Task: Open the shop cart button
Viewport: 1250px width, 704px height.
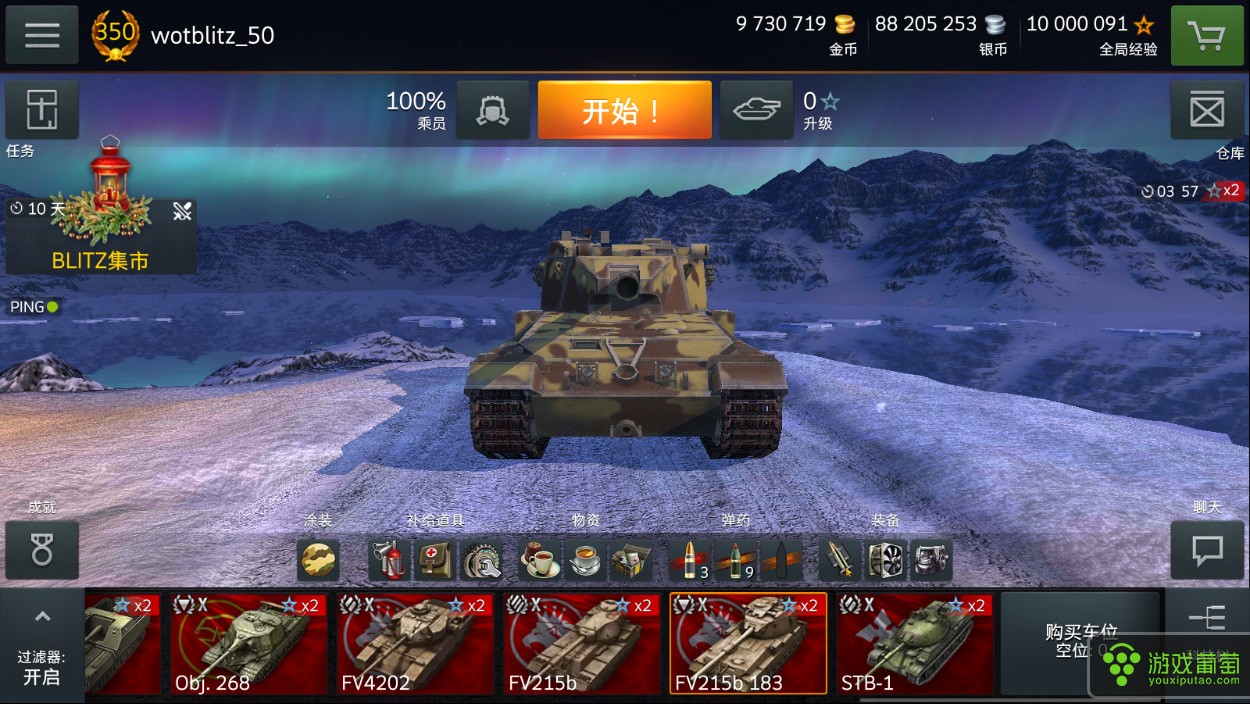Action: click(x=1207, y=36)
